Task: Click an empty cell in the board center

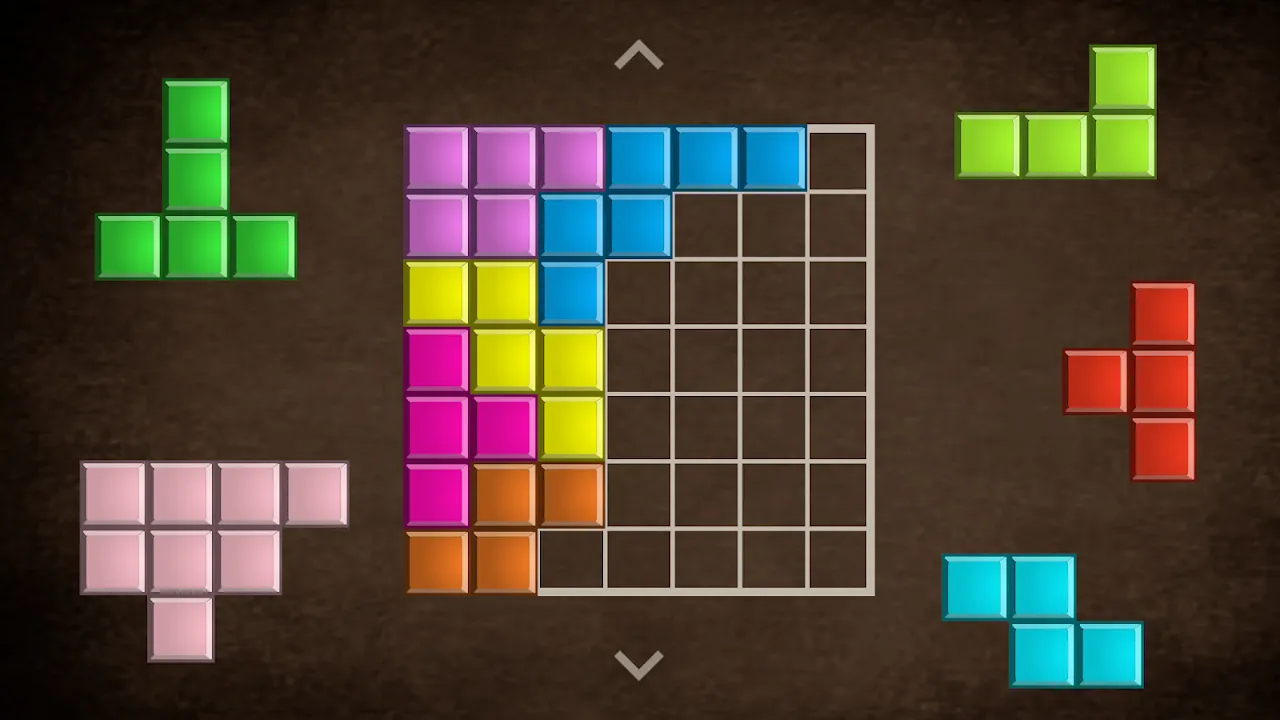Action: click(705, 359)
